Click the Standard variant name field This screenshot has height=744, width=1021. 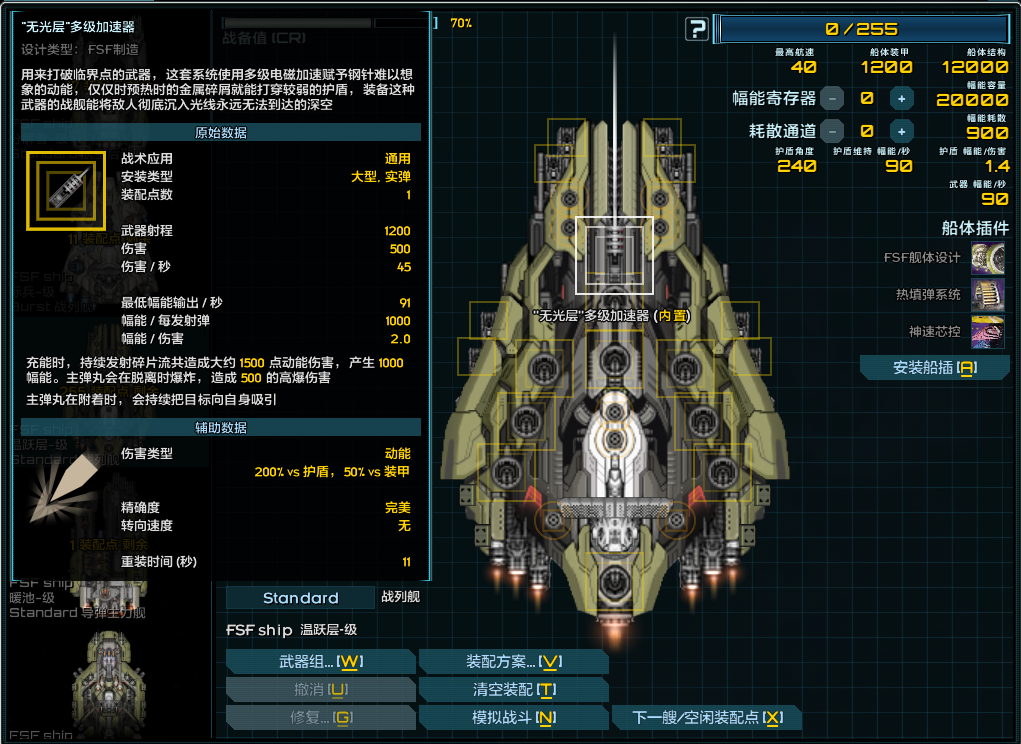[x=300, y=598]
